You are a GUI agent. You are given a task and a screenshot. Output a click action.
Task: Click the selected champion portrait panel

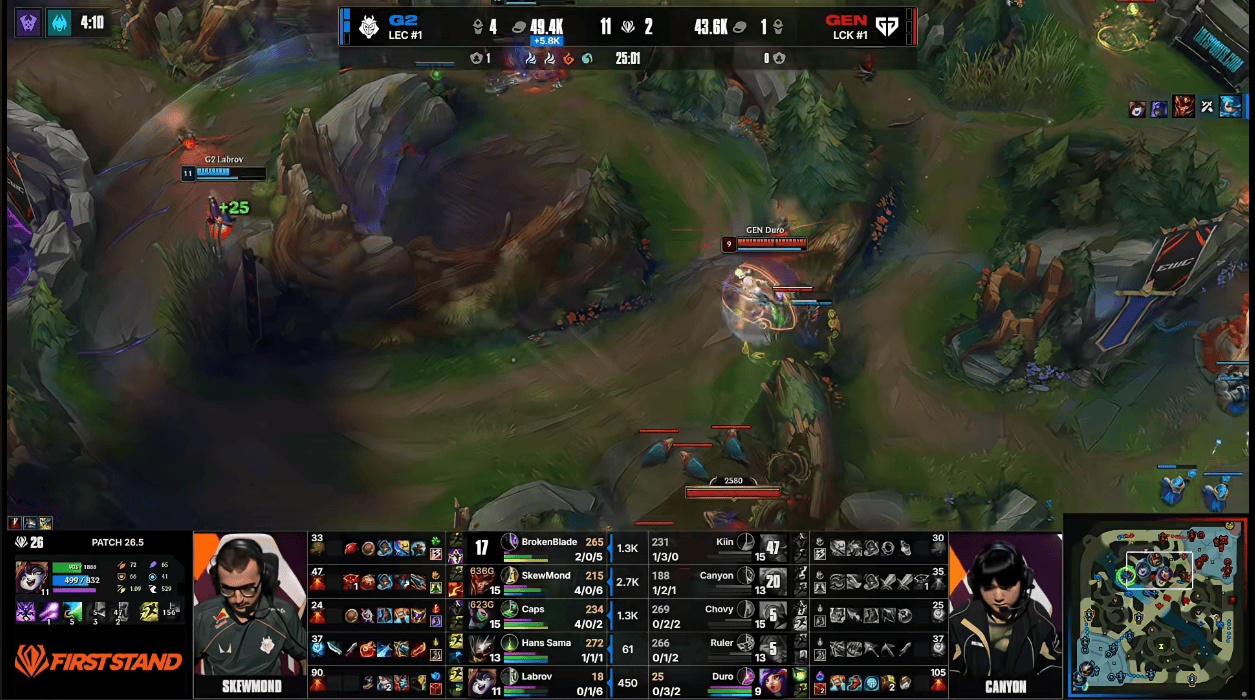[x=31, y=578]
